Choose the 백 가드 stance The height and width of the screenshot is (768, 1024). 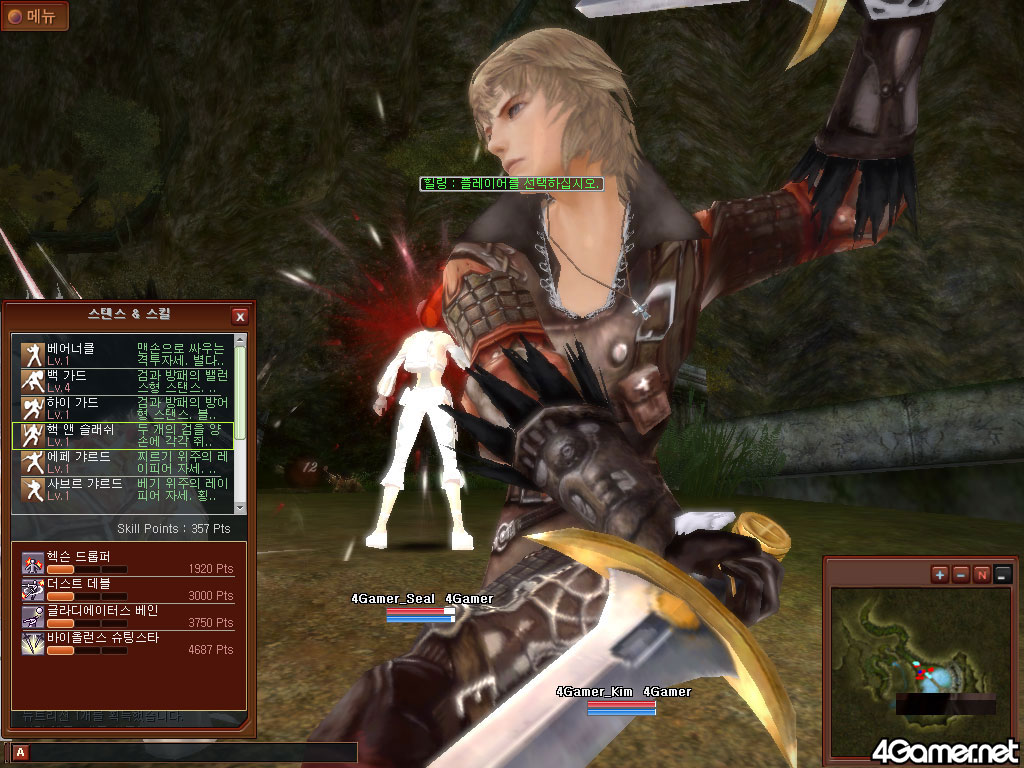click(123, 380)
